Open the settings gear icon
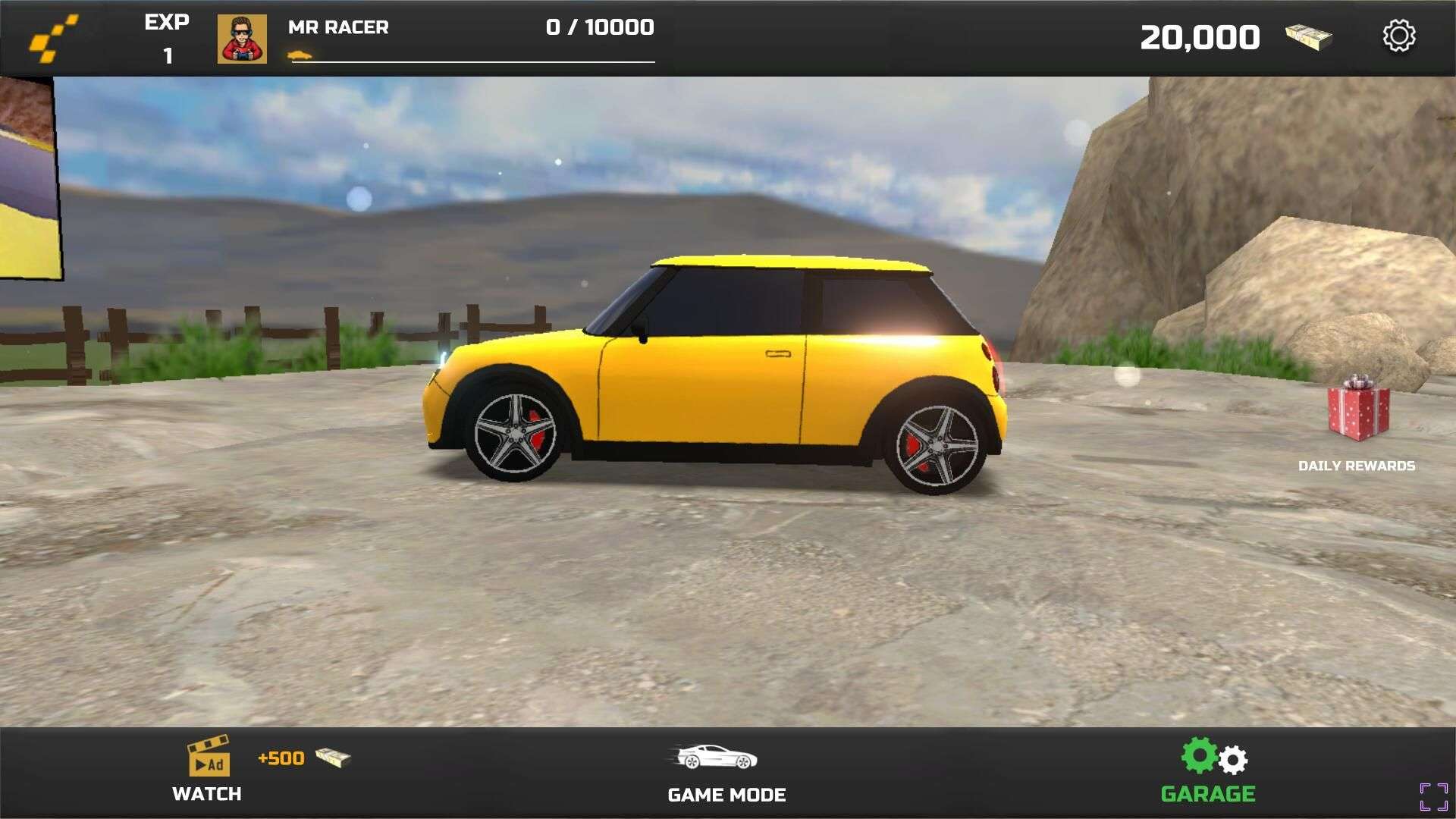 point(1398,36)
